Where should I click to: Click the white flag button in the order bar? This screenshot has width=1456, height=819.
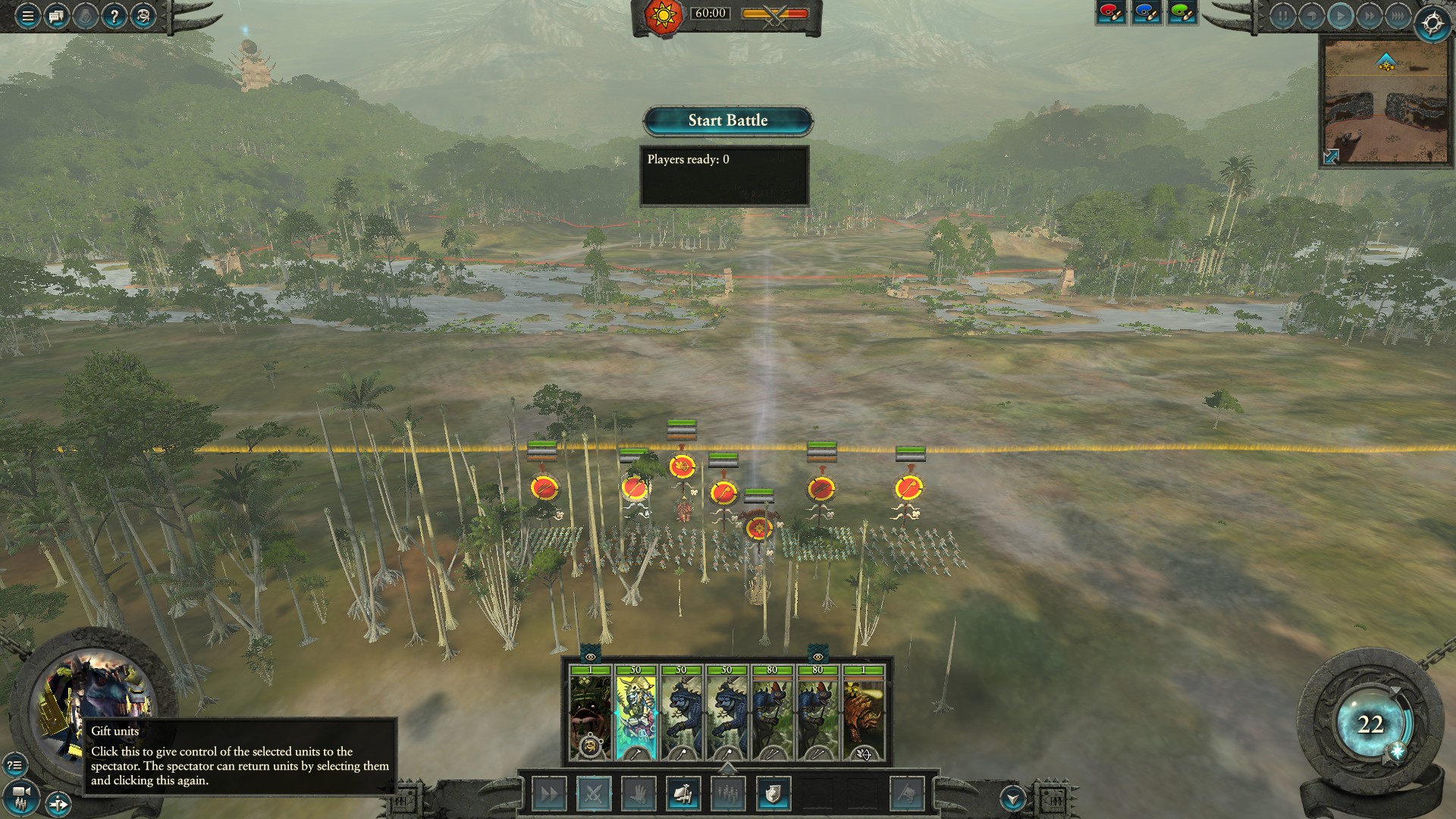[907, 794]
